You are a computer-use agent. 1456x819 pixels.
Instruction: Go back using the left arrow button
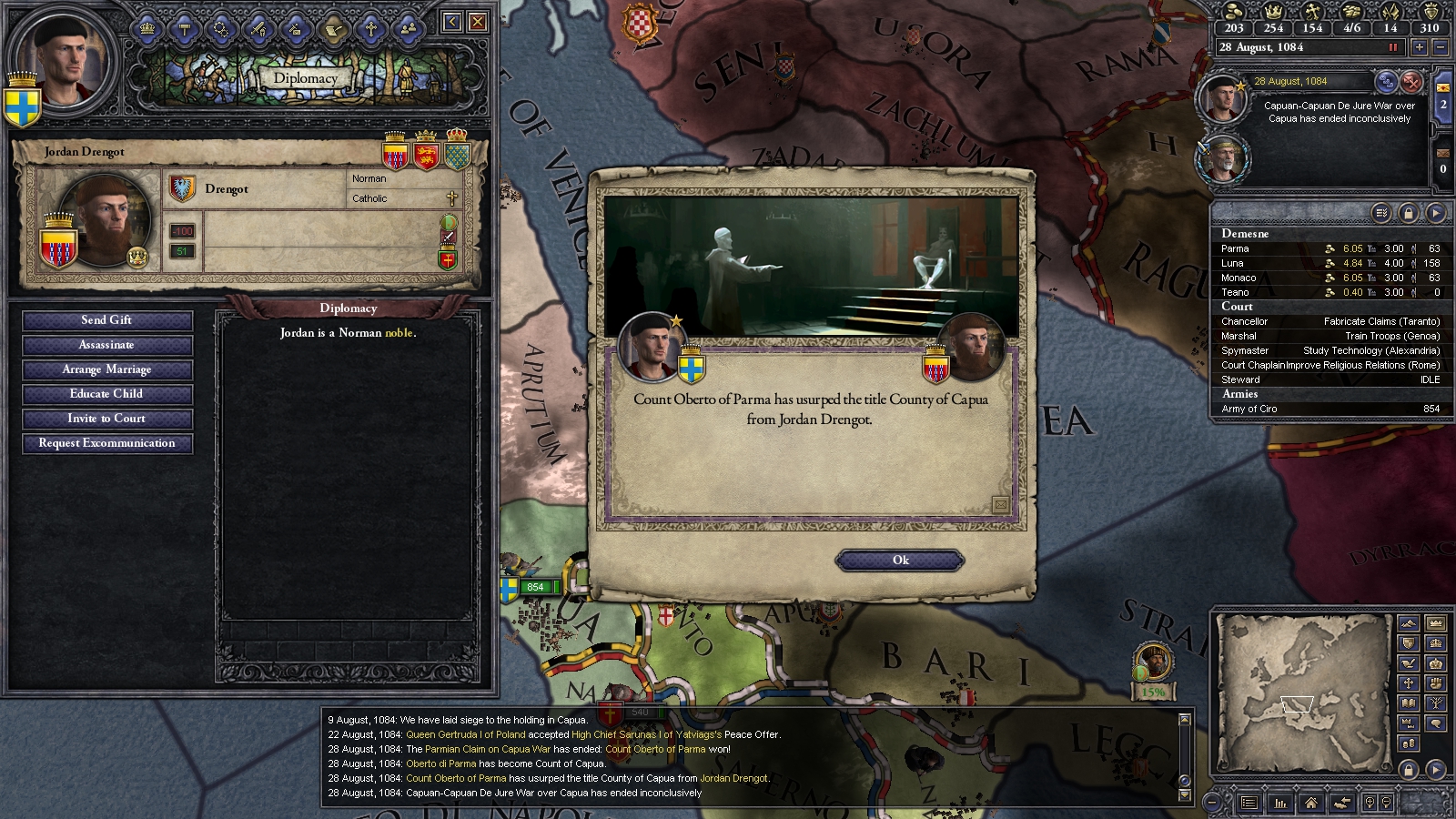pyautogui.click(x=451, y=22)
